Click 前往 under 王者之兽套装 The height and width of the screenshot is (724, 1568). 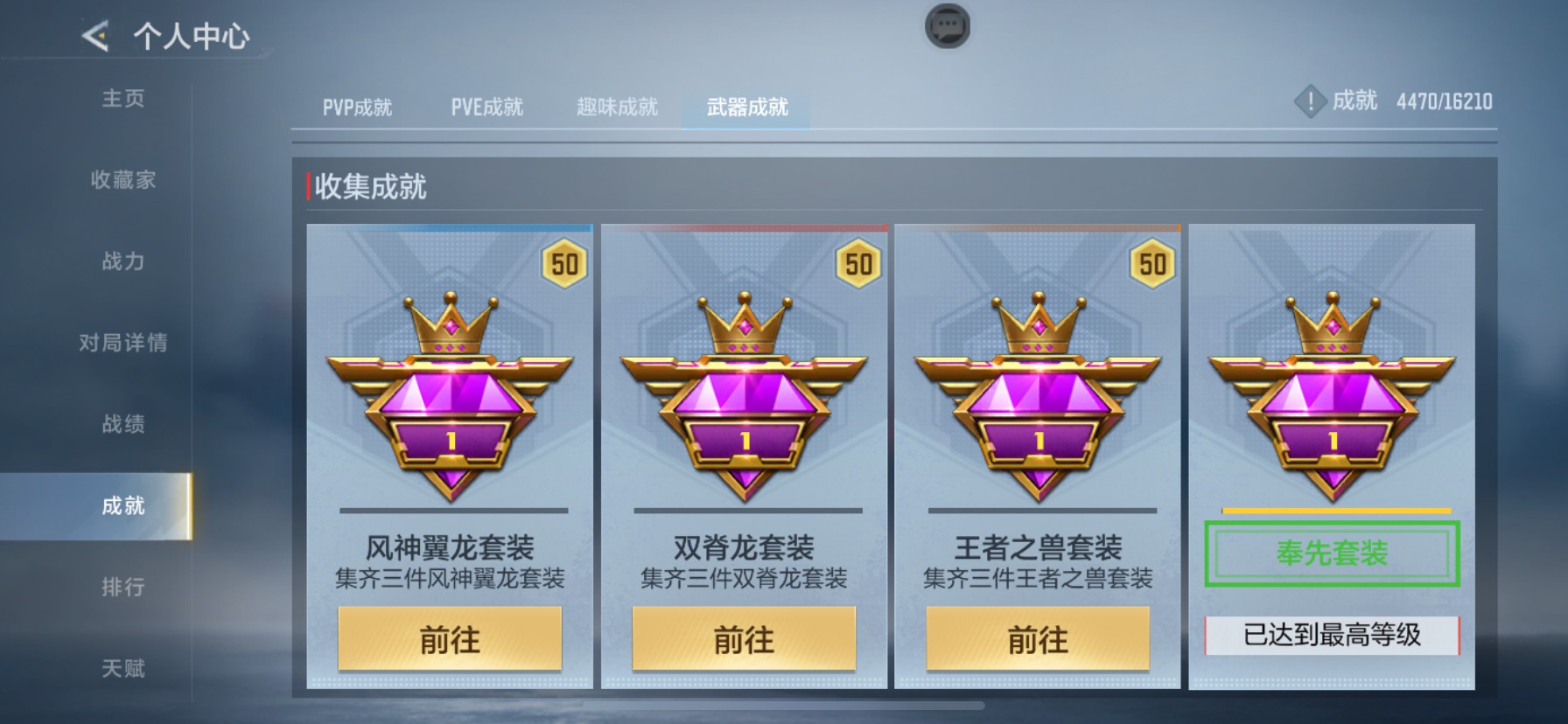(x=1038, y=639)
